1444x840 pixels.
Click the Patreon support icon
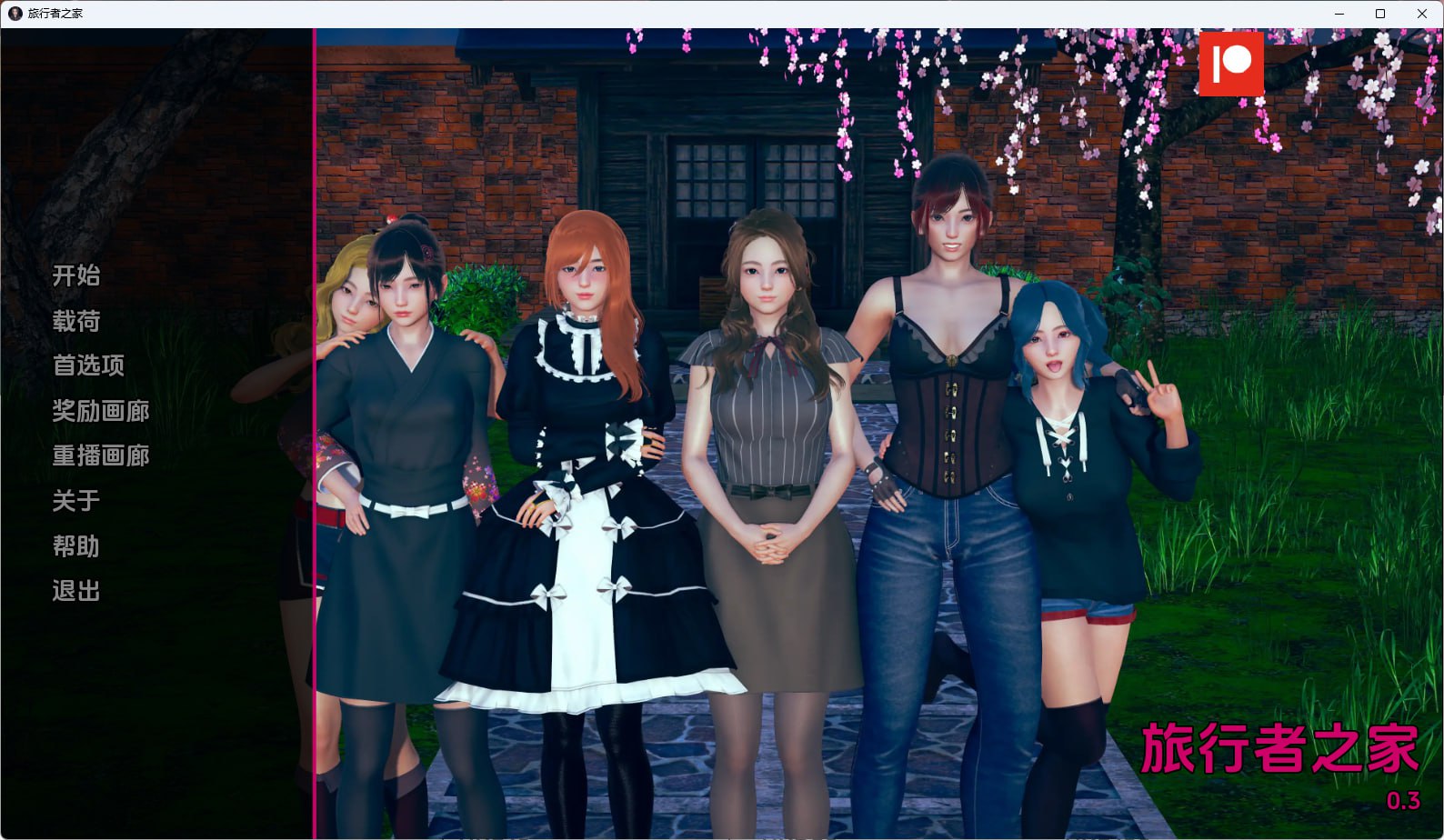tap(1231, 65)
